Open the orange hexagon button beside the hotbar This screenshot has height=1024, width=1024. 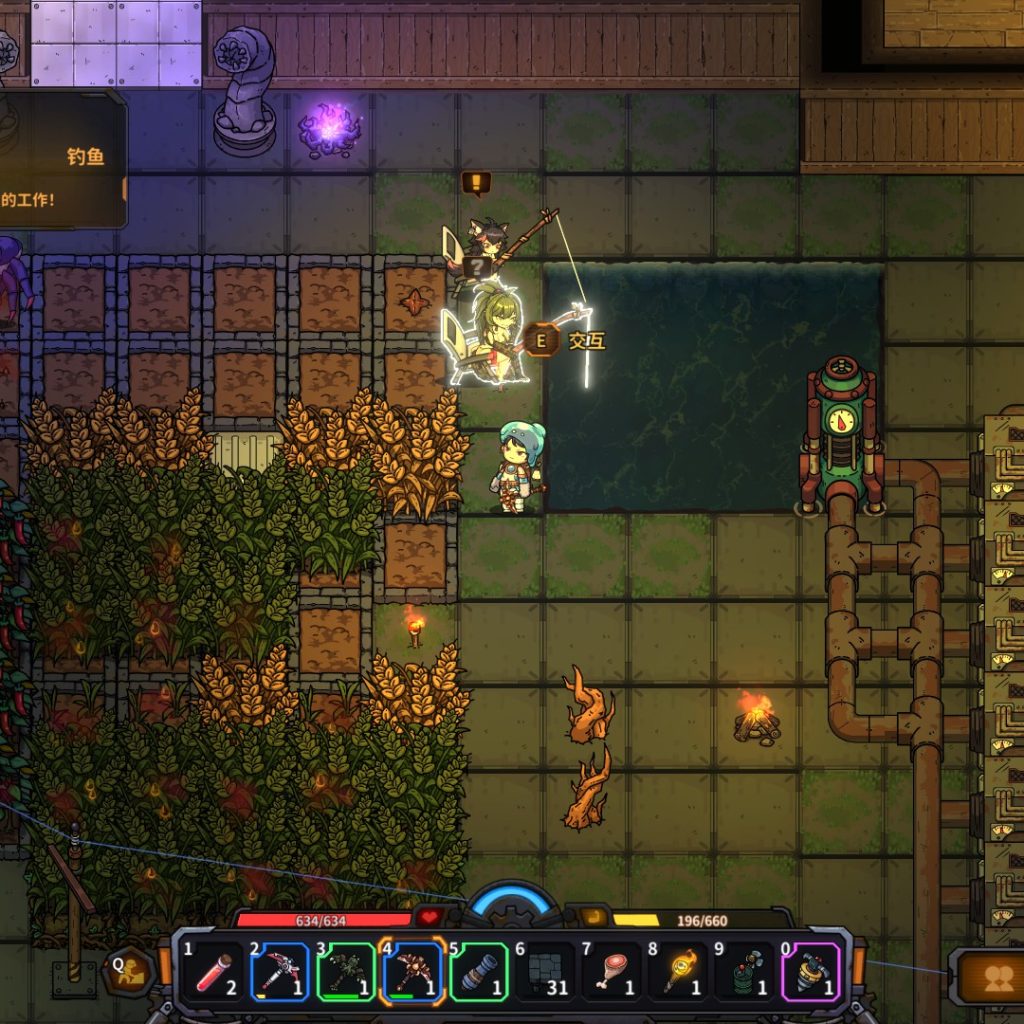pos(129,972)
